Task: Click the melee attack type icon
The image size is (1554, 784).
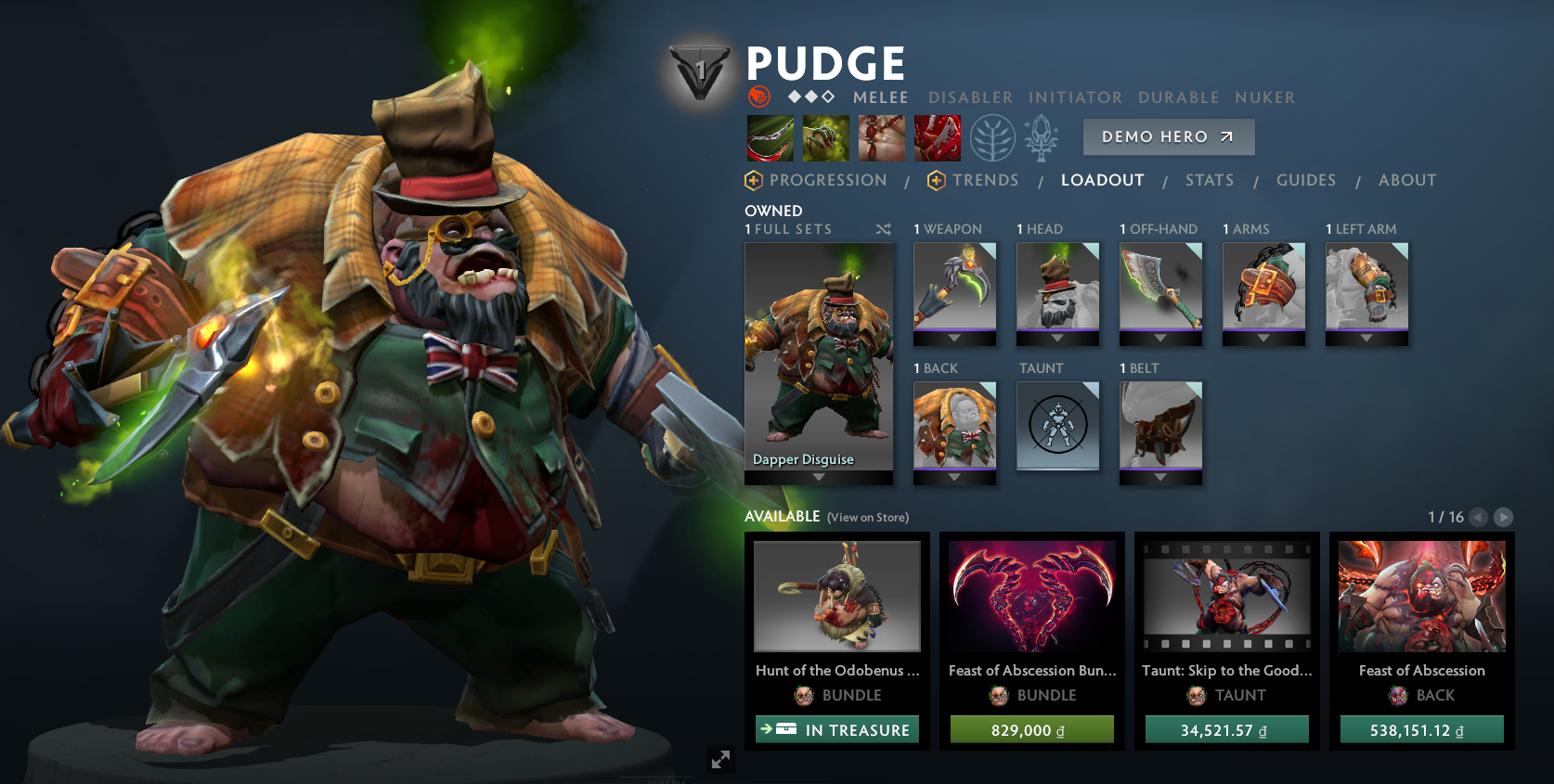Action: point(759,97)
